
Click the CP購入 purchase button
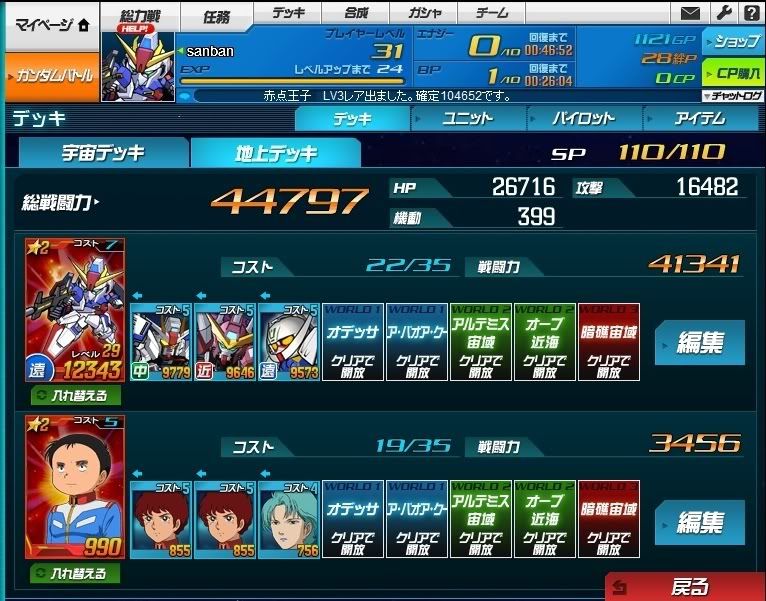(x=733, y=74)
